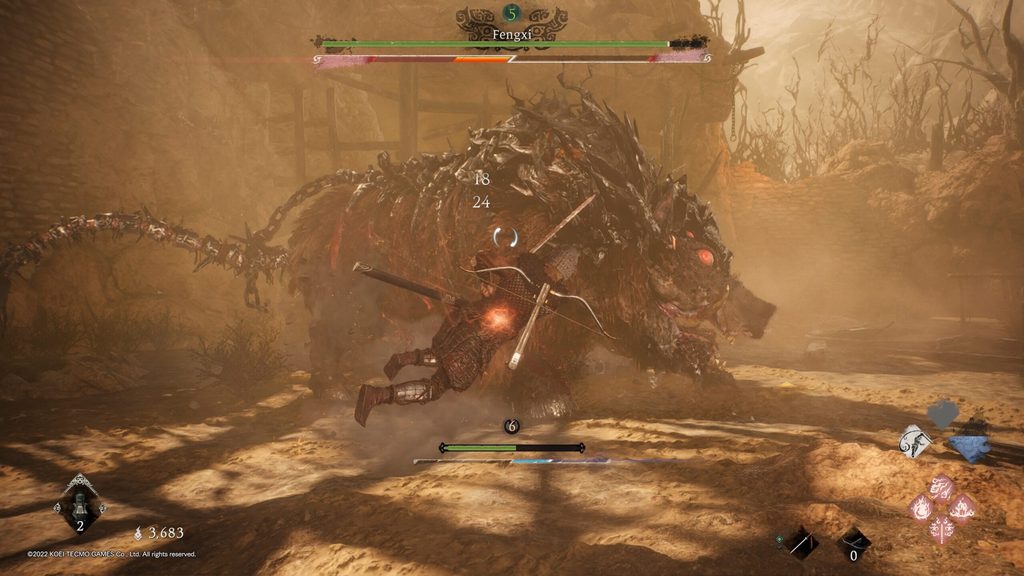Select the melee sword weapon slot
Viewport: 1024px width, 576px height.
pyautogui.click(x=801, y=543)
